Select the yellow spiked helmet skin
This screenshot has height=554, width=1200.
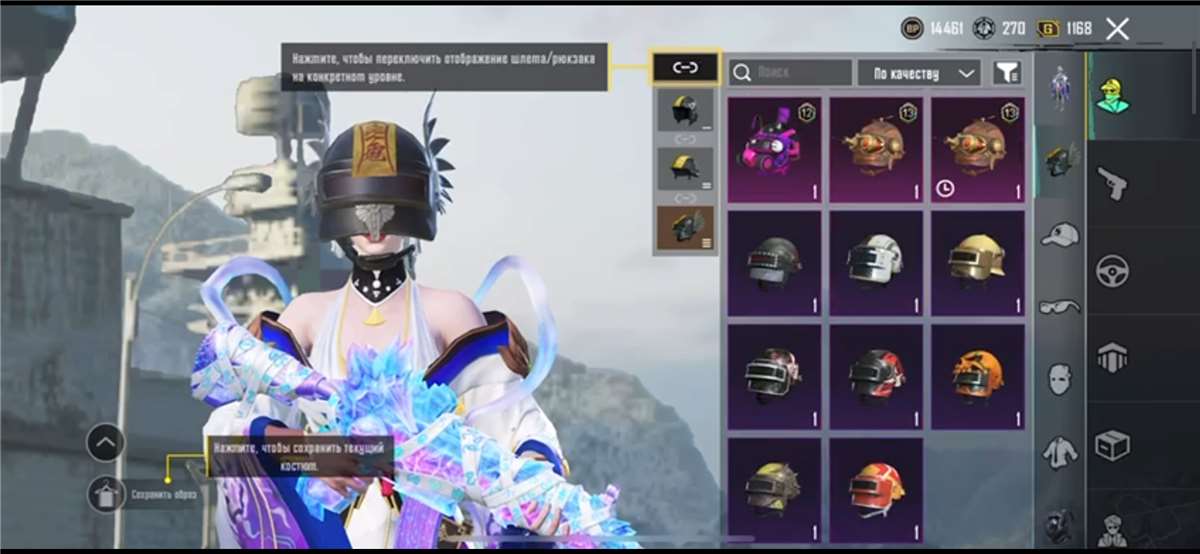pos(774,489)
